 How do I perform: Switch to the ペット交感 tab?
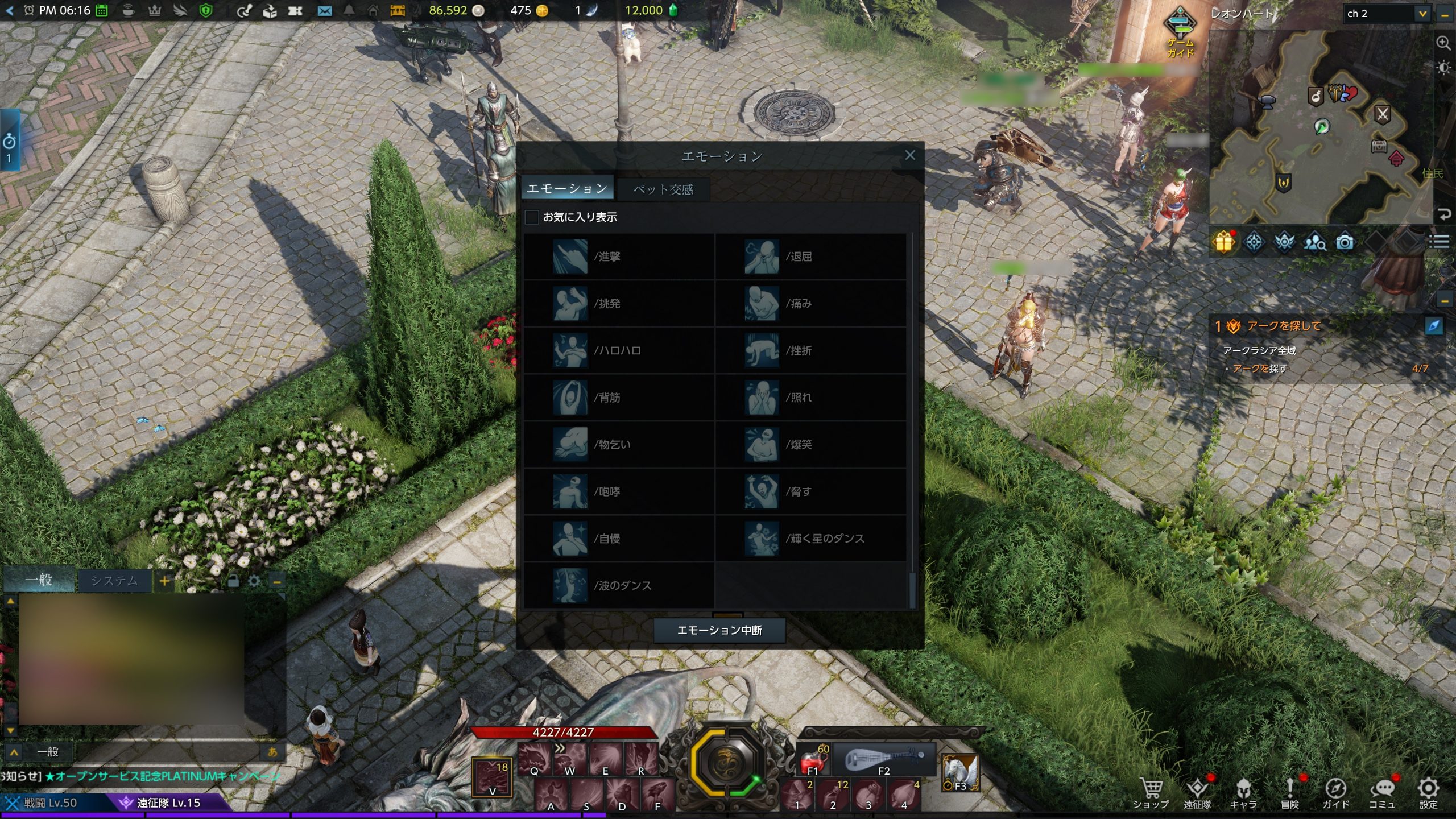click(663, 189)
